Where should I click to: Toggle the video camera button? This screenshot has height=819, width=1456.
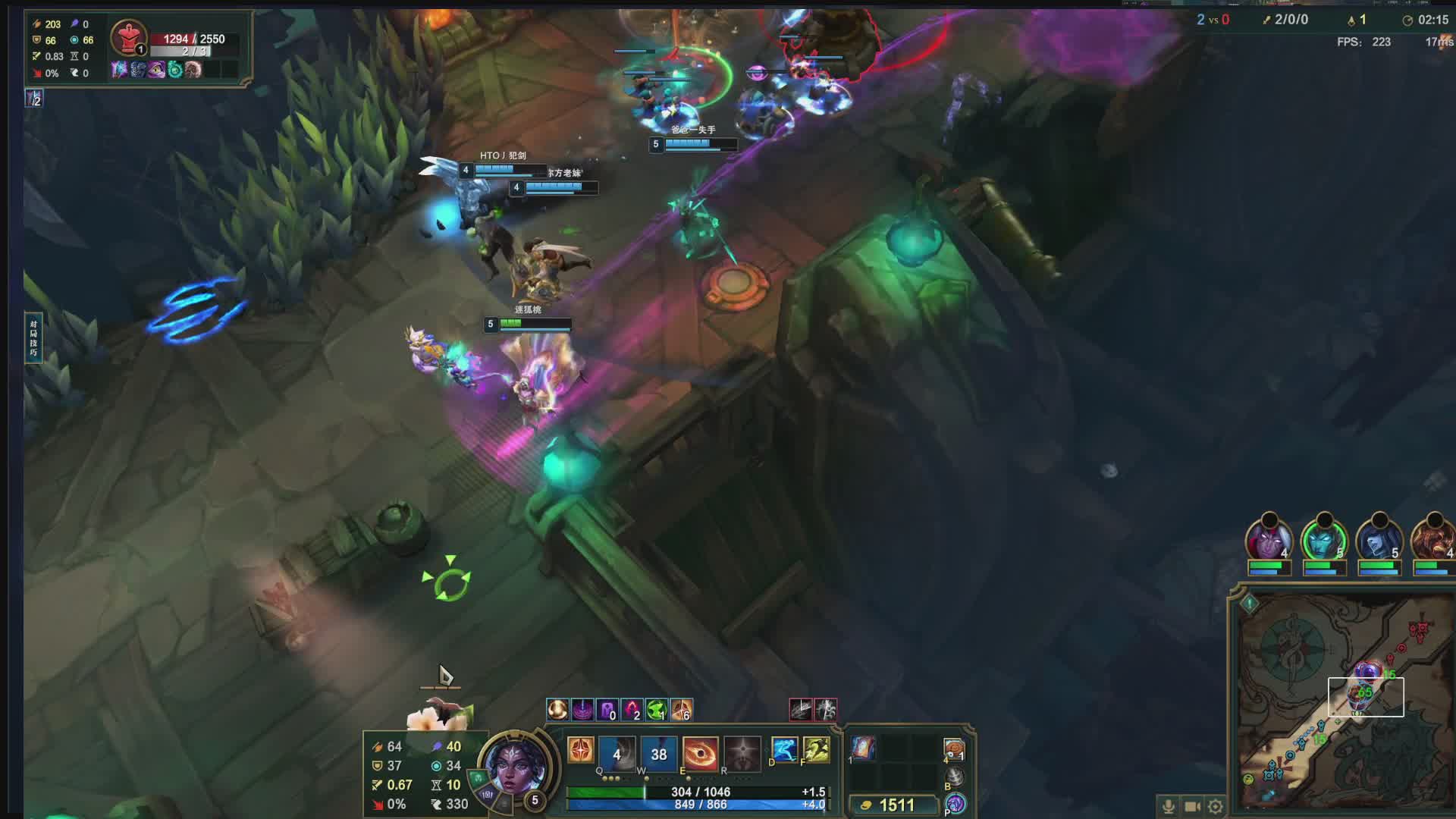(1192, 806)
